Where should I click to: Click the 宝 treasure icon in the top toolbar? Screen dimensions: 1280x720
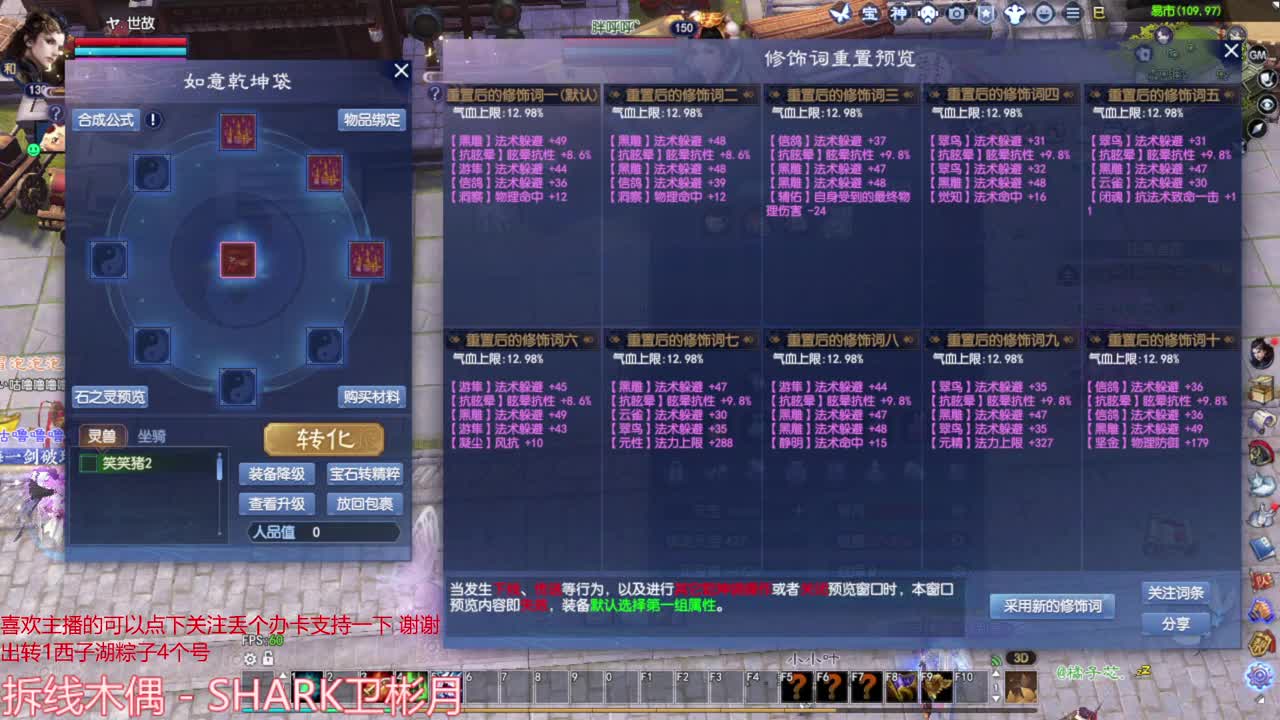click(872, 14)
